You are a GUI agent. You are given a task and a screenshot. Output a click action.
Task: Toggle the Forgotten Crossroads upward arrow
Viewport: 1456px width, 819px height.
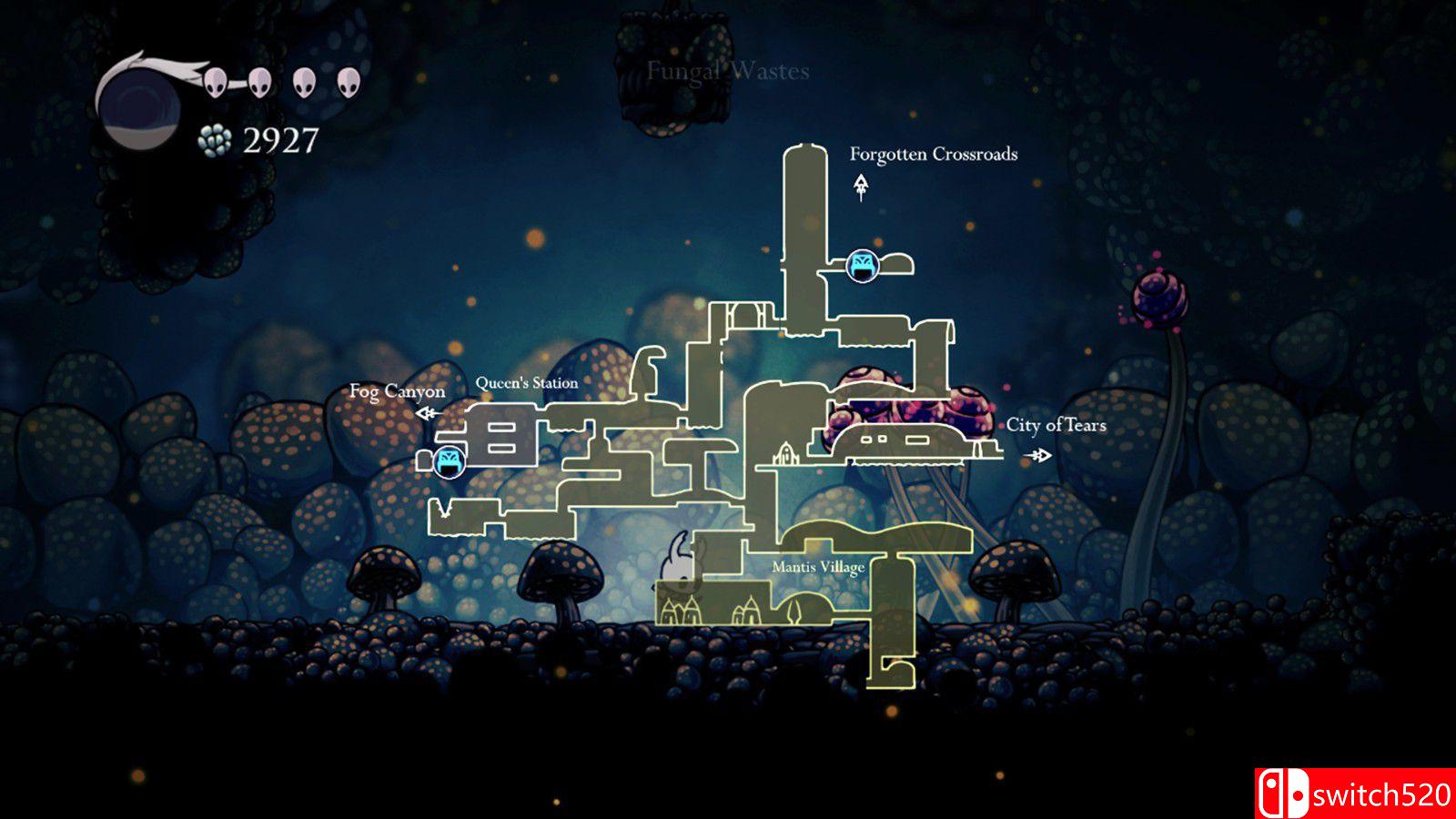pos(859,188)
